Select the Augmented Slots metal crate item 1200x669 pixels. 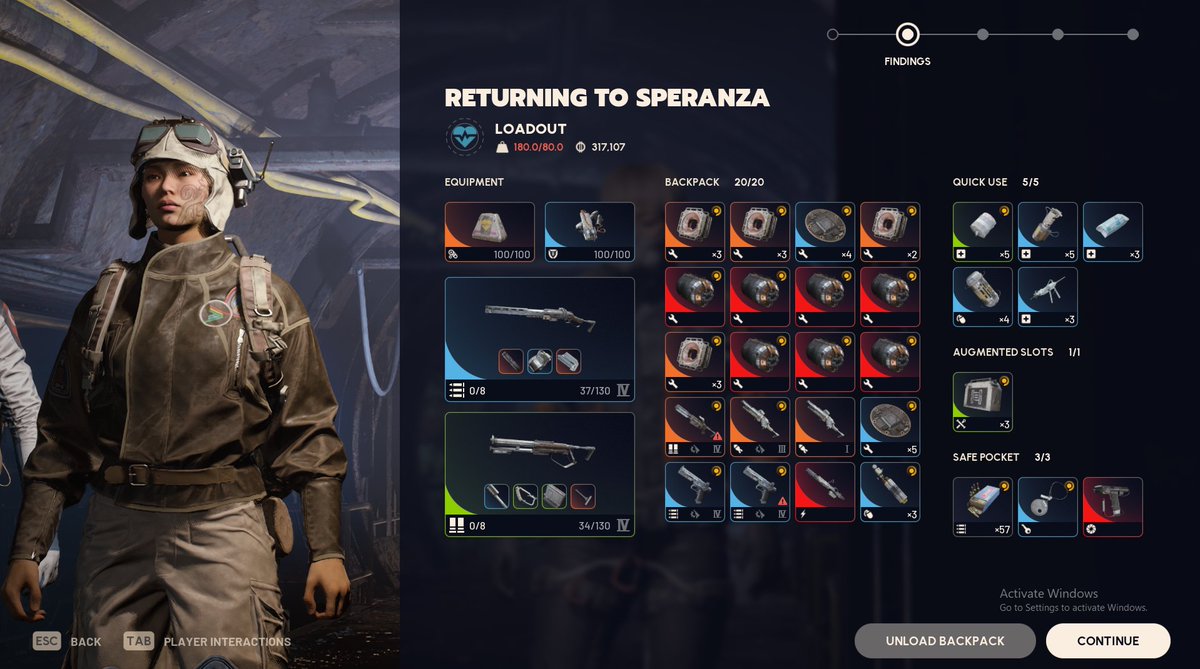[x=982, y=402]
